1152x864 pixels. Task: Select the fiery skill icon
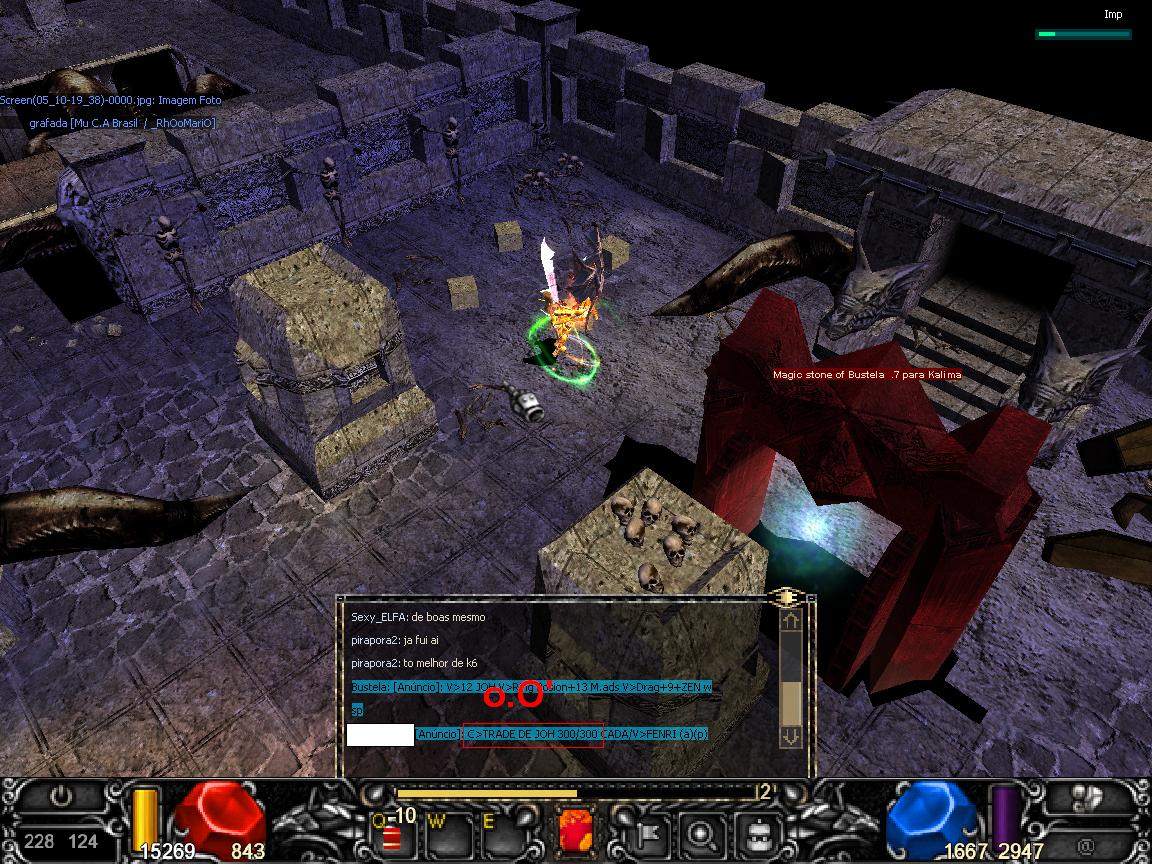click(575, 830)
